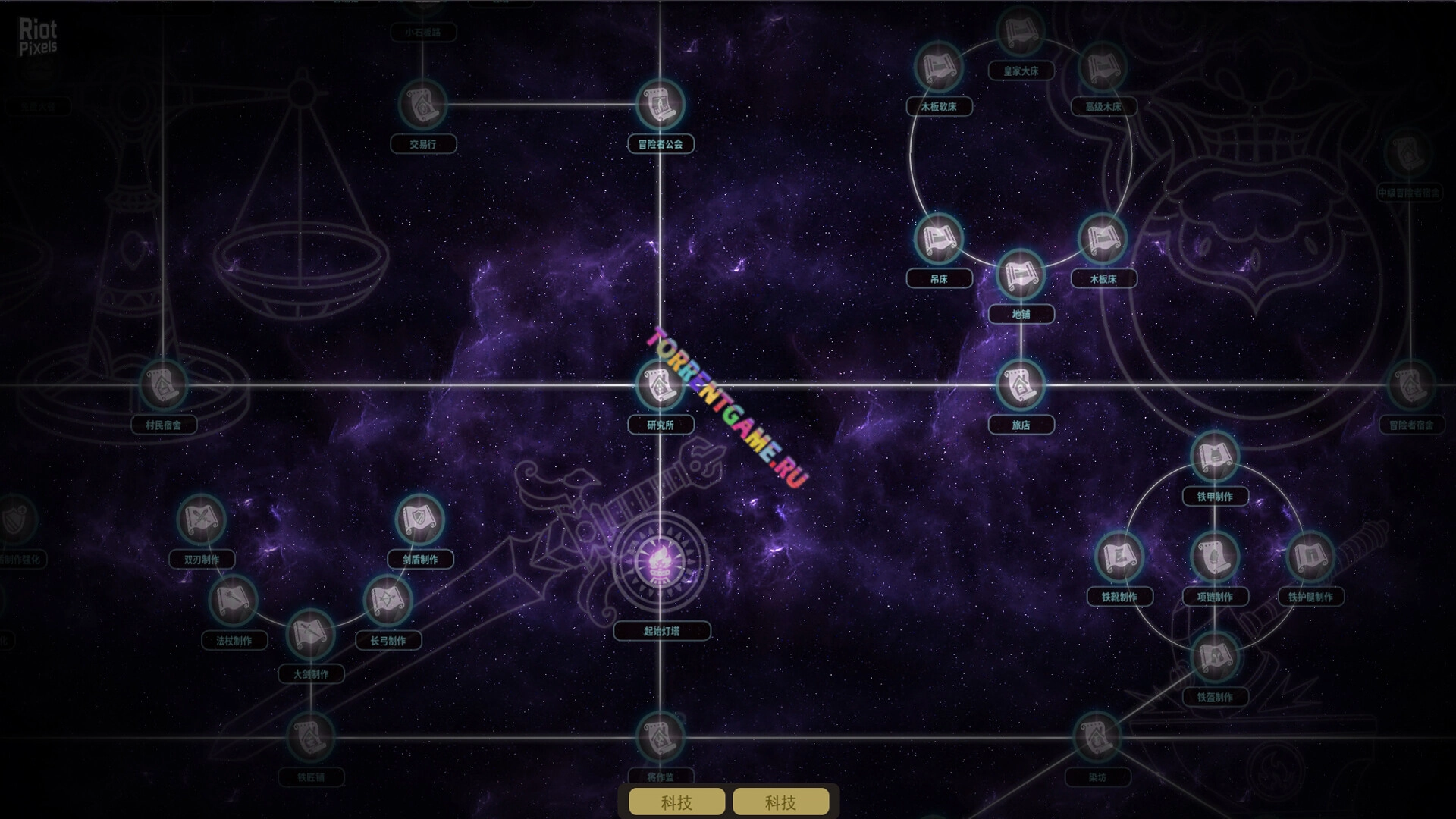Select the 起始灯塔 beacon node
Viewport: 1456px width, 819px height.
point(660,562)
